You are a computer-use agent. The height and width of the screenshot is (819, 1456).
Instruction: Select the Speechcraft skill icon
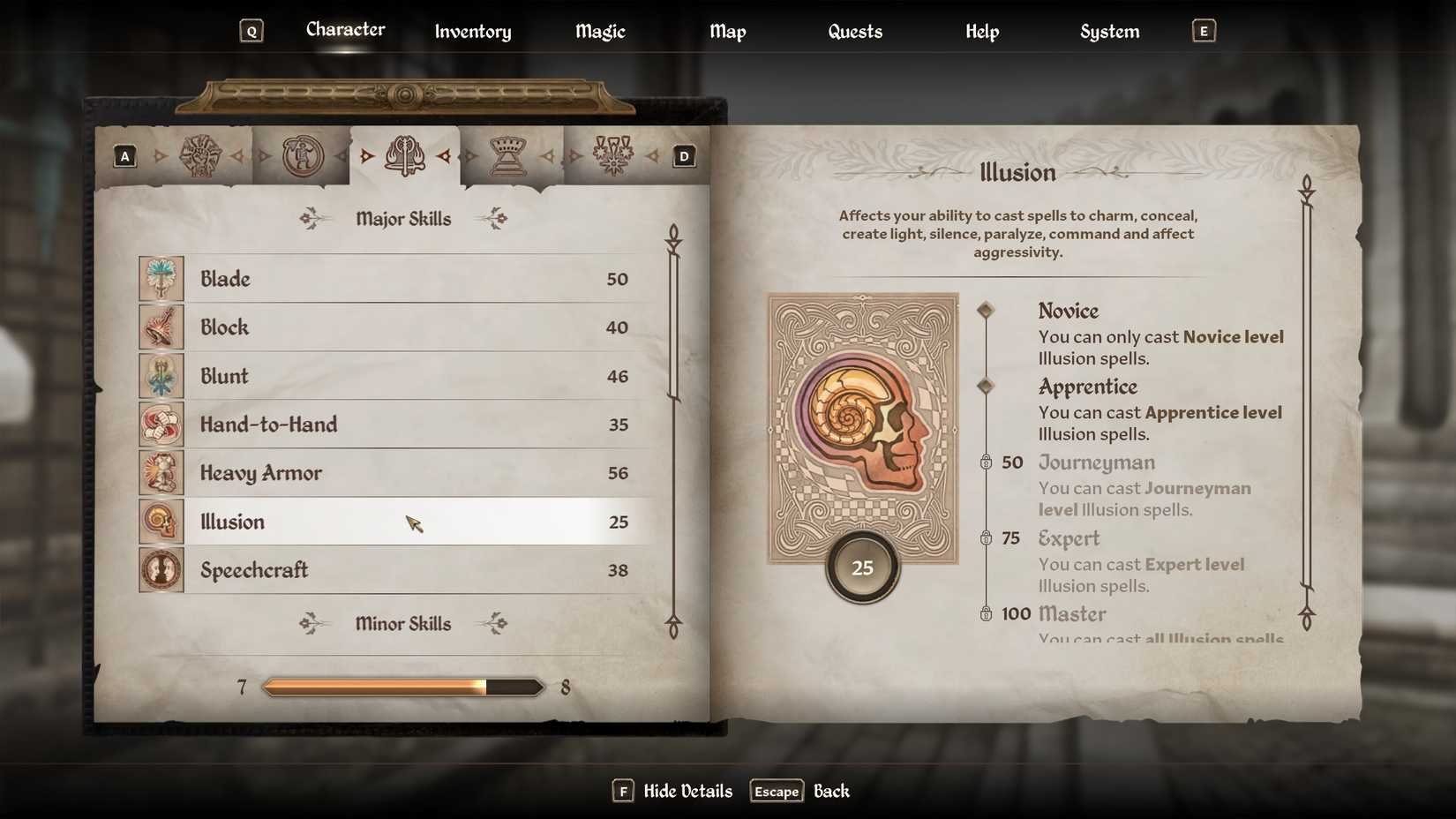coord(161,570)
